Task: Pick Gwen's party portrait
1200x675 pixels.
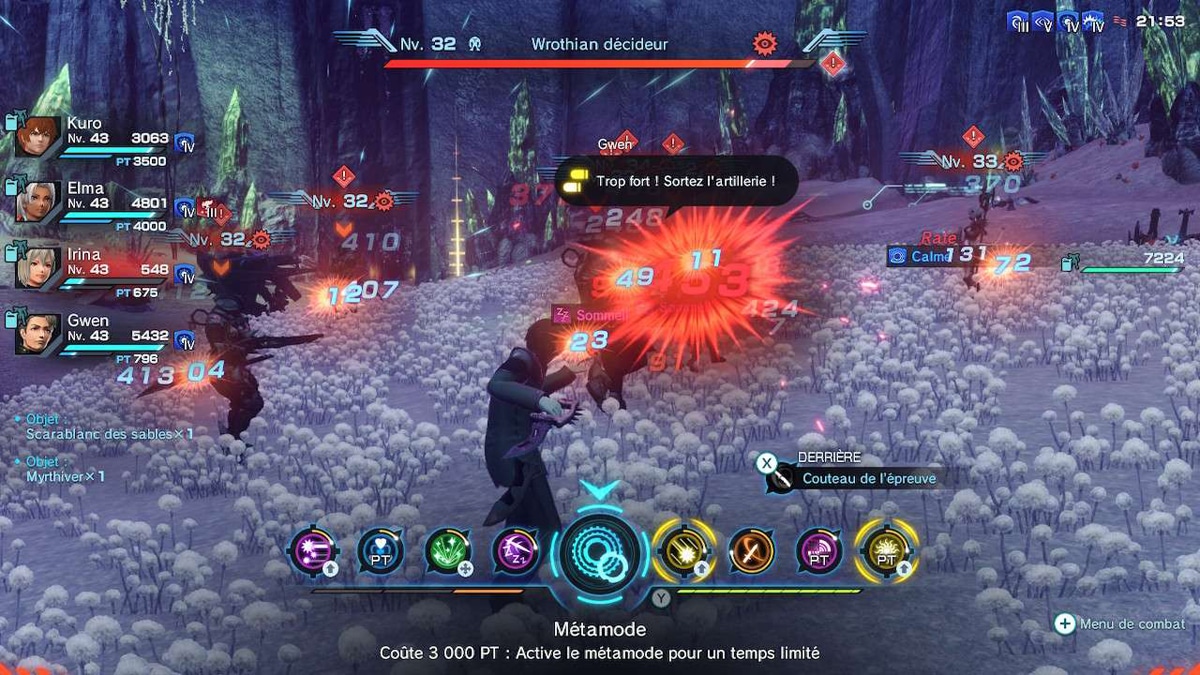Action: click(38, 335)
